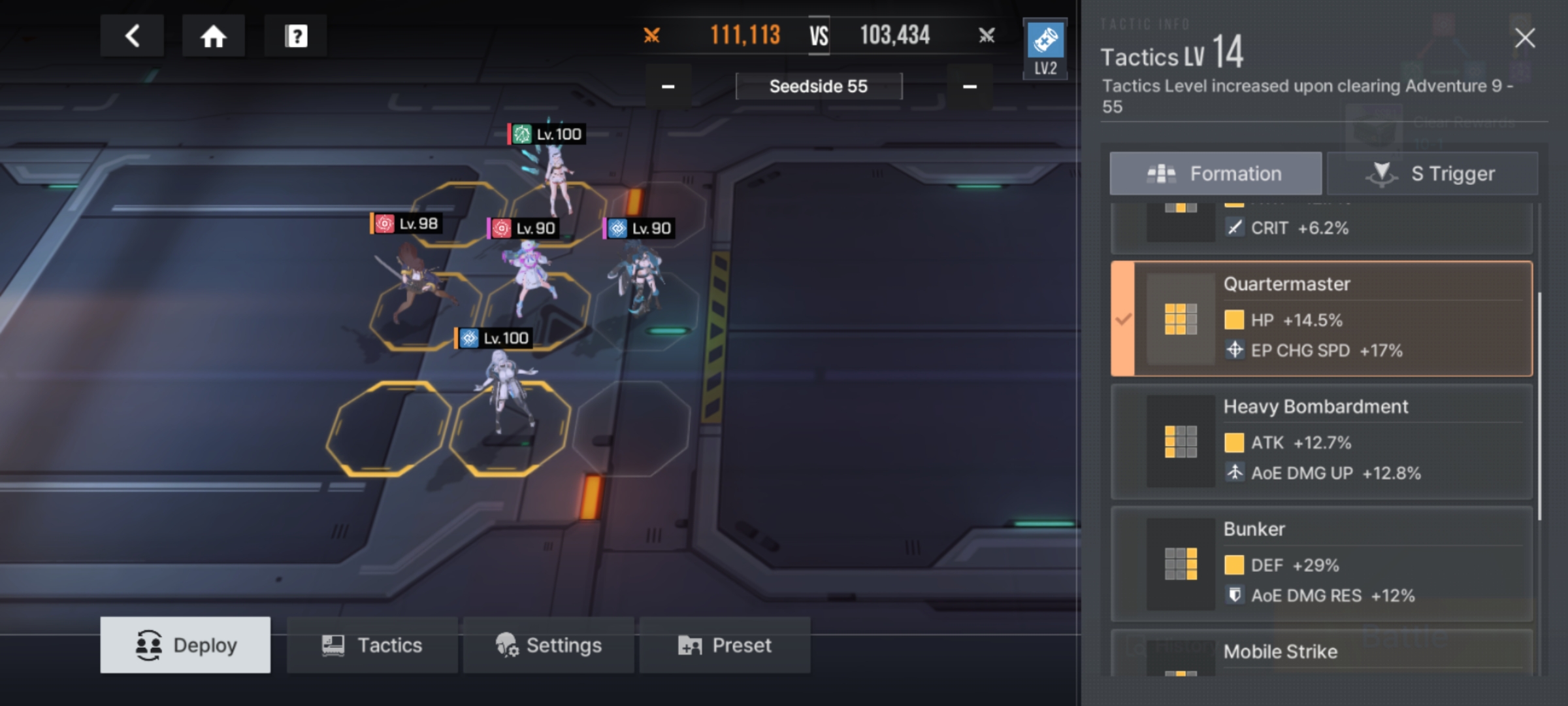This screenshot has height=706, width=1568.
Task: Return to the home screen
Action: 213,36
